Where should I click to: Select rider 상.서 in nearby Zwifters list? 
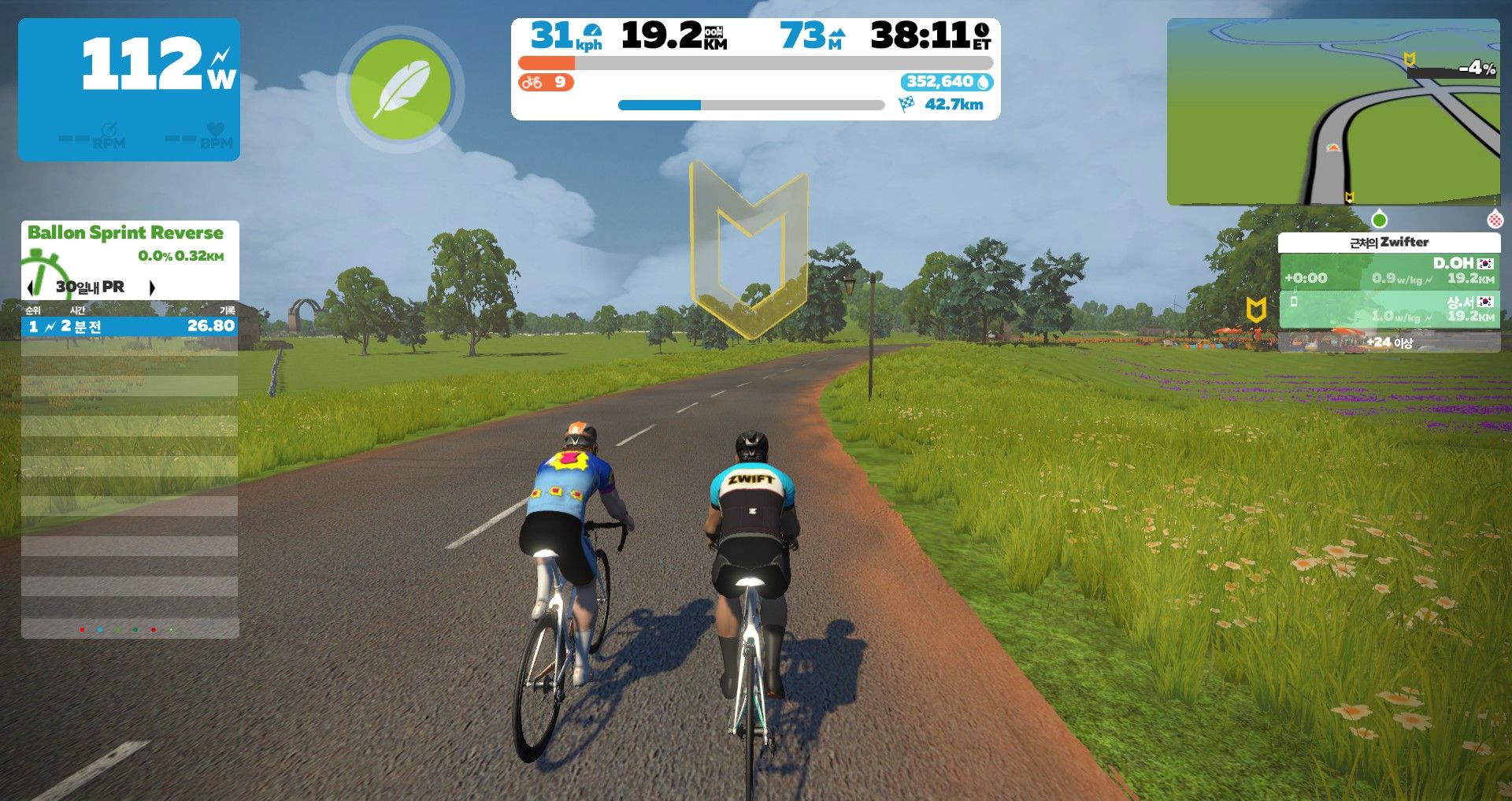tap(1389, 309)
